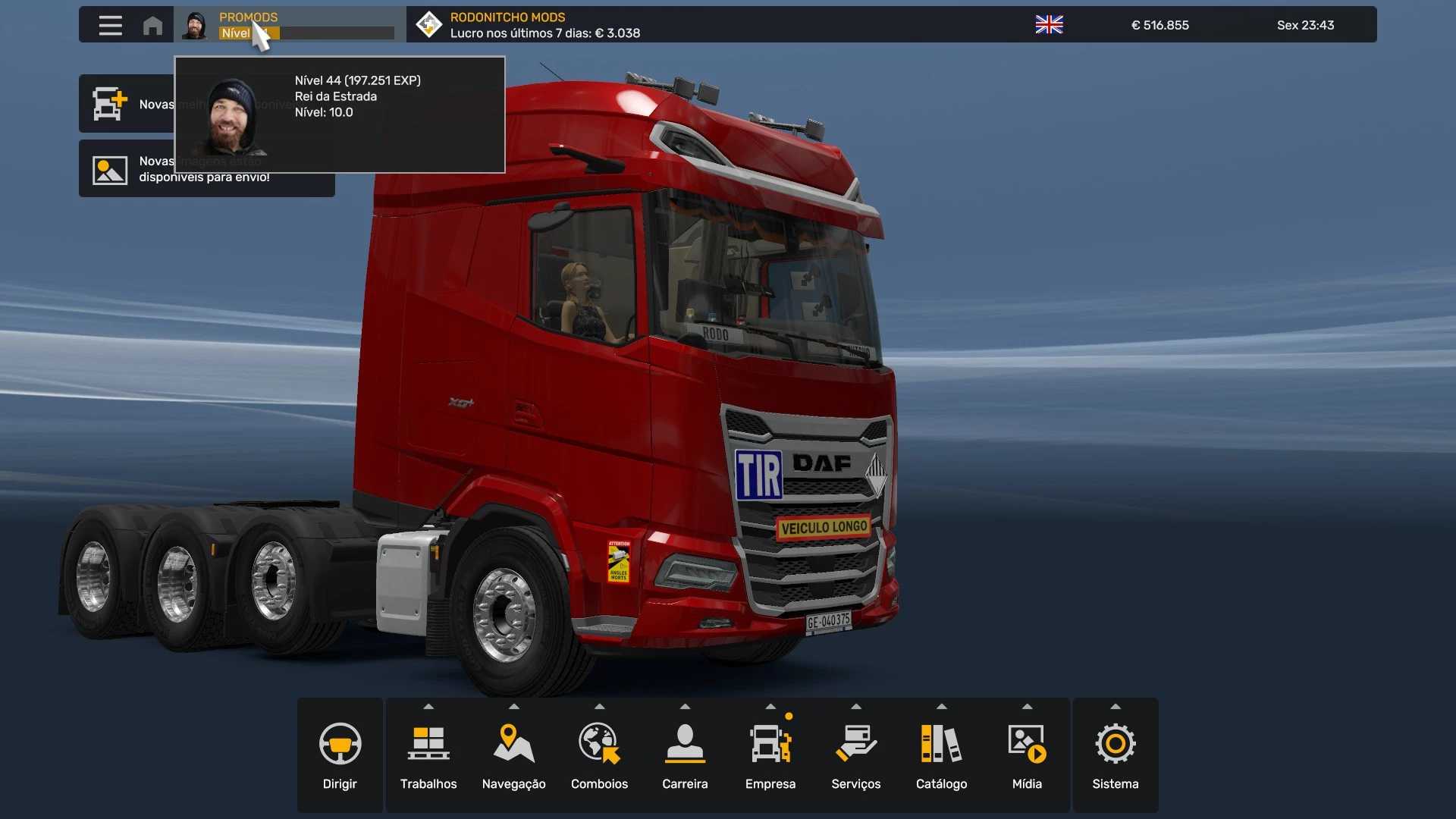Select the Comboios convoy menu
This screenshot has height=819, width=1456.
click(x=599, y=755)
